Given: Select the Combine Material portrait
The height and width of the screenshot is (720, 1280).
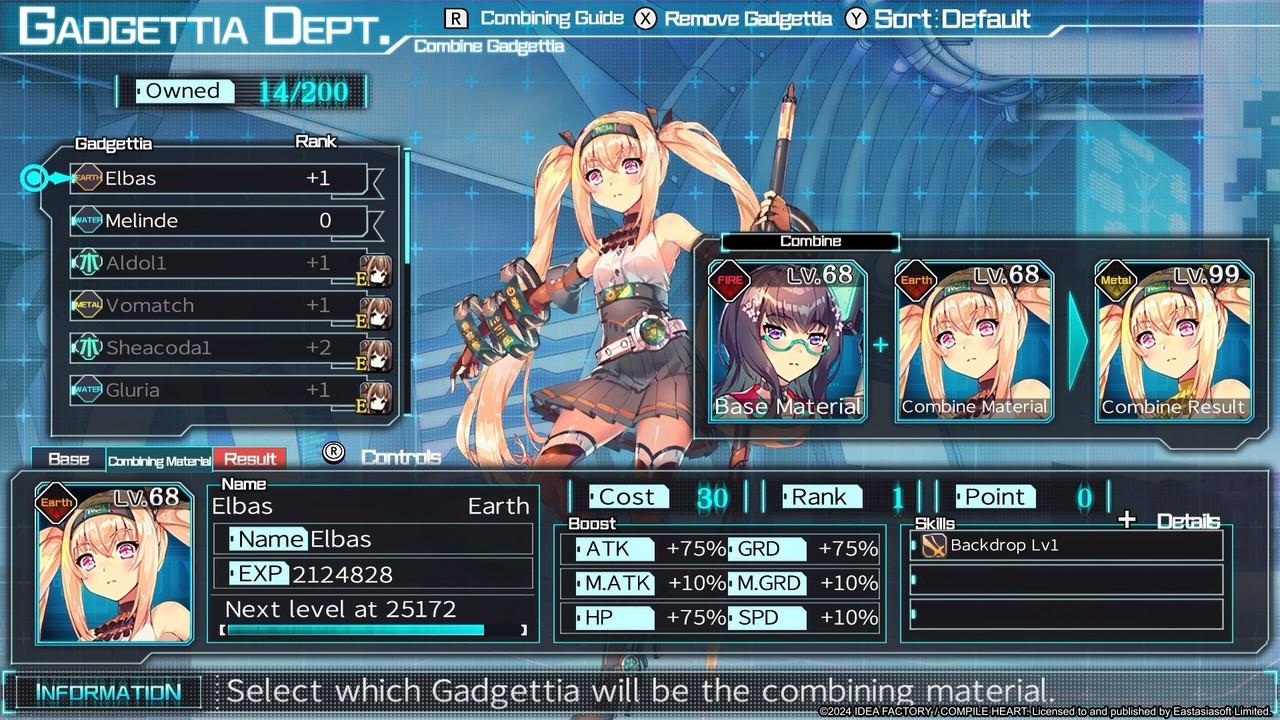Looking at the screenshot, I should [x=974, y=340].
